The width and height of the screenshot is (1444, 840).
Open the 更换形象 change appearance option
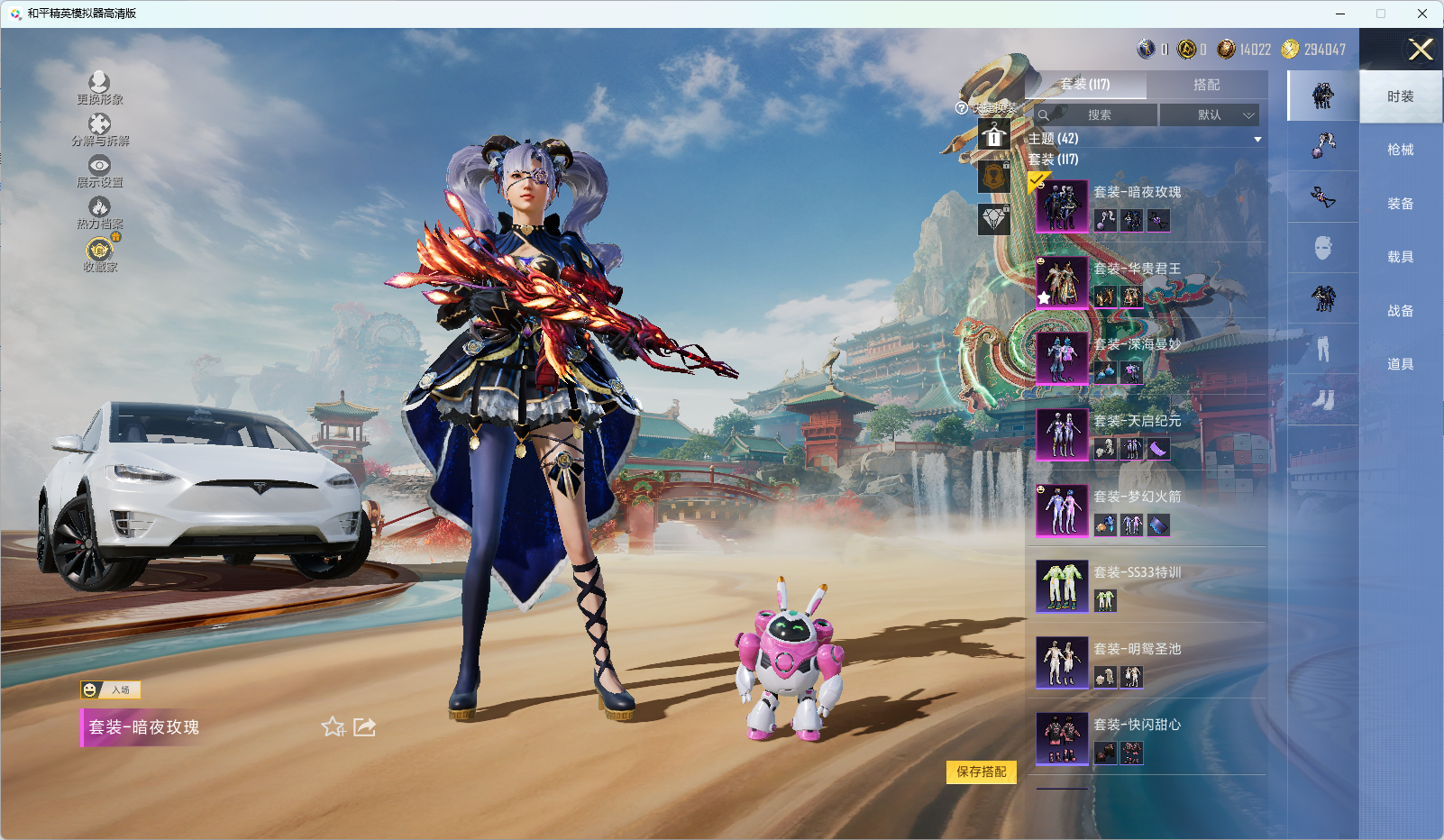[x=99, y=87]
